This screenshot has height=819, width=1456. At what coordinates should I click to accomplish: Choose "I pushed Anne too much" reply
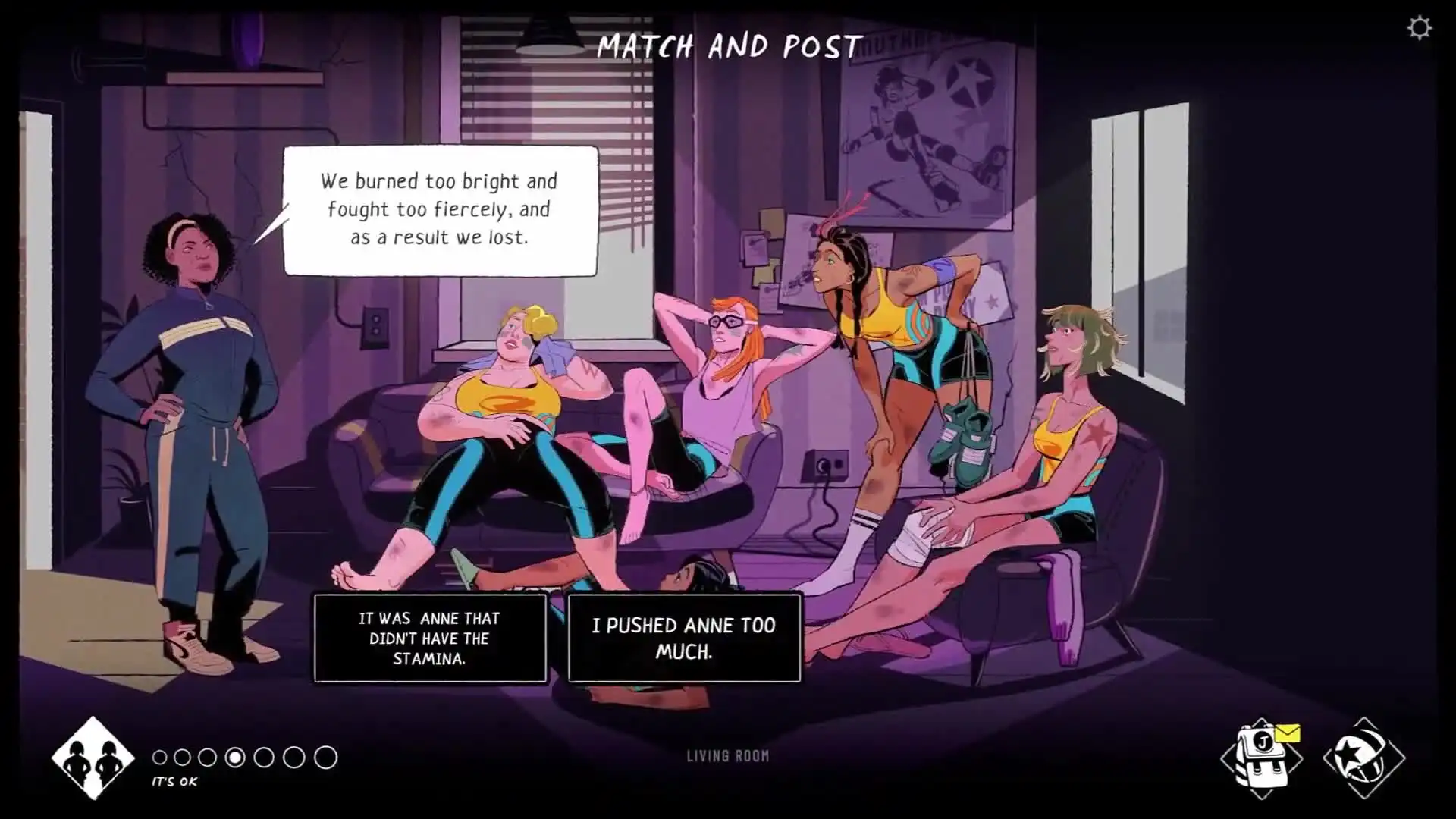click(684, 639)
